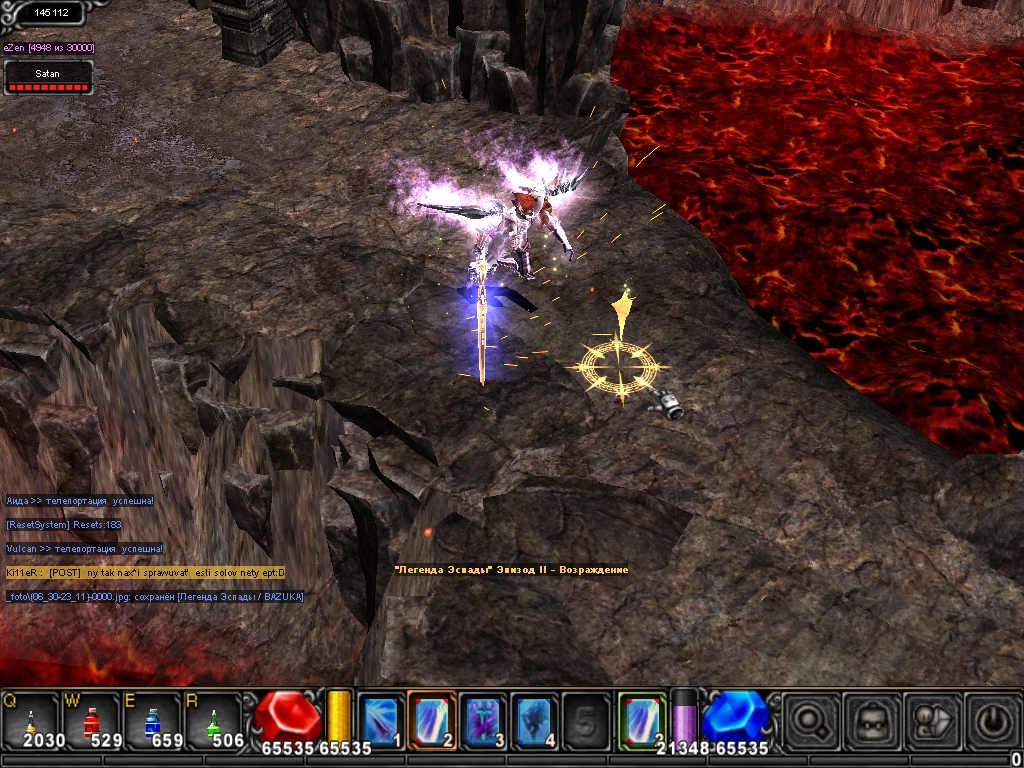Use the yellow potion in slot Q

pyautogui.click(x=30, y=720)
